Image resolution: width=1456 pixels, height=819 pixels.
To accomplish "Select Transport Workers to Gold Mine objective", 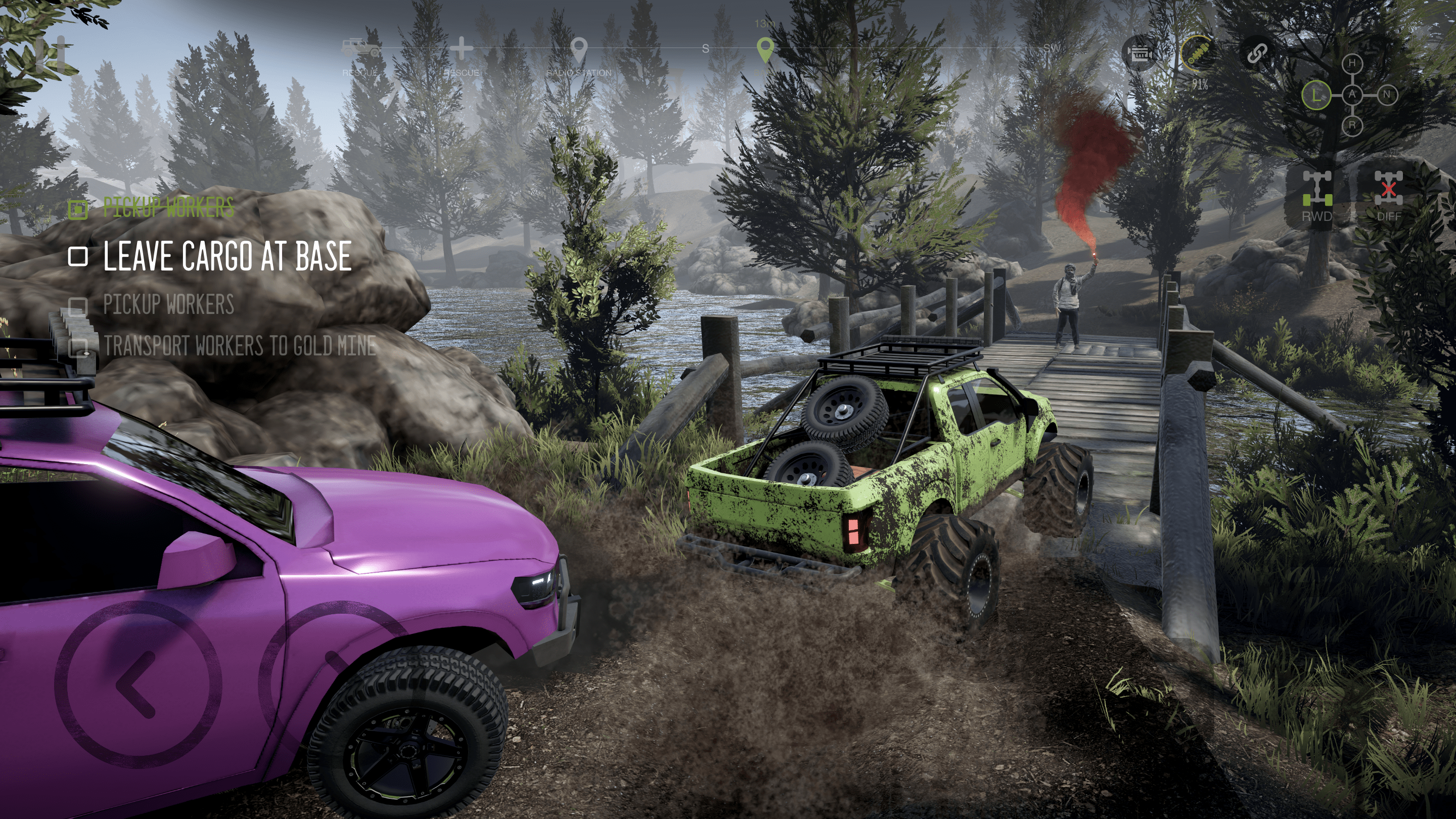I will [x=239, y=346].
